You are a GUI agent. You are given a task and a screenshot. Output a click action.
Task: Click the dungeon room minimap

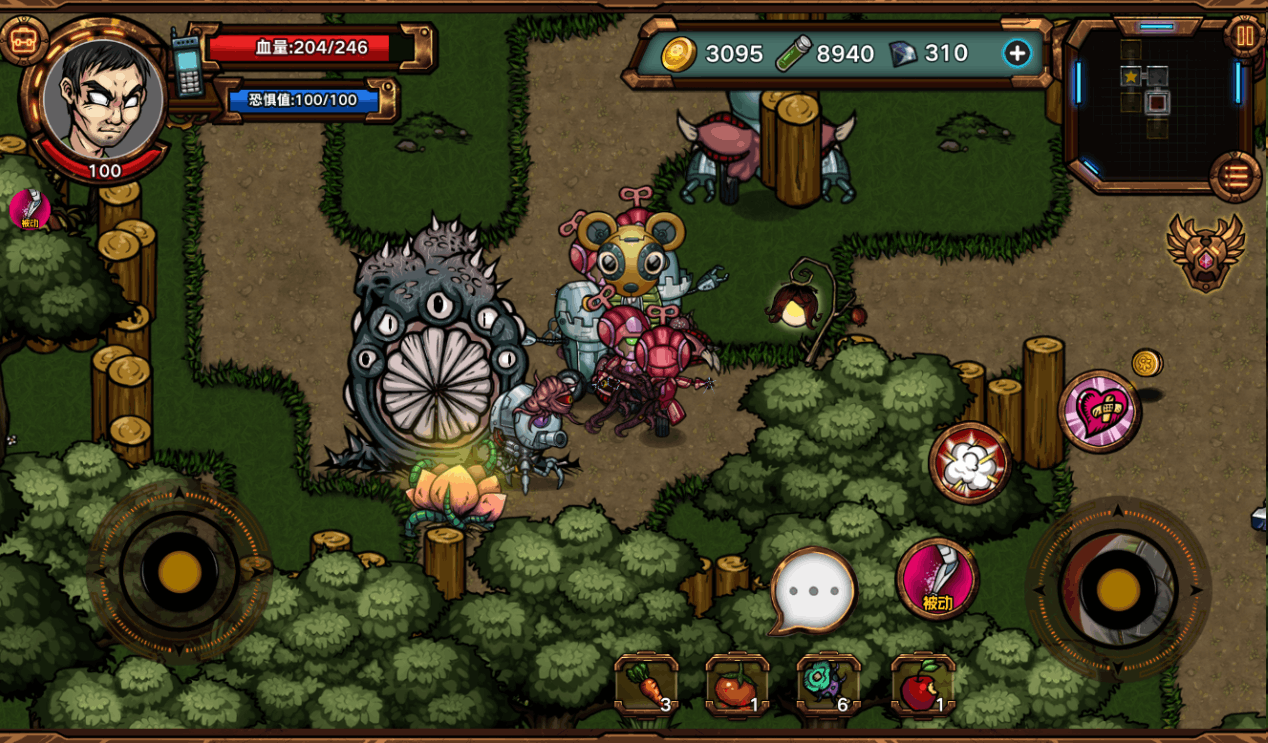point(1156,100)
